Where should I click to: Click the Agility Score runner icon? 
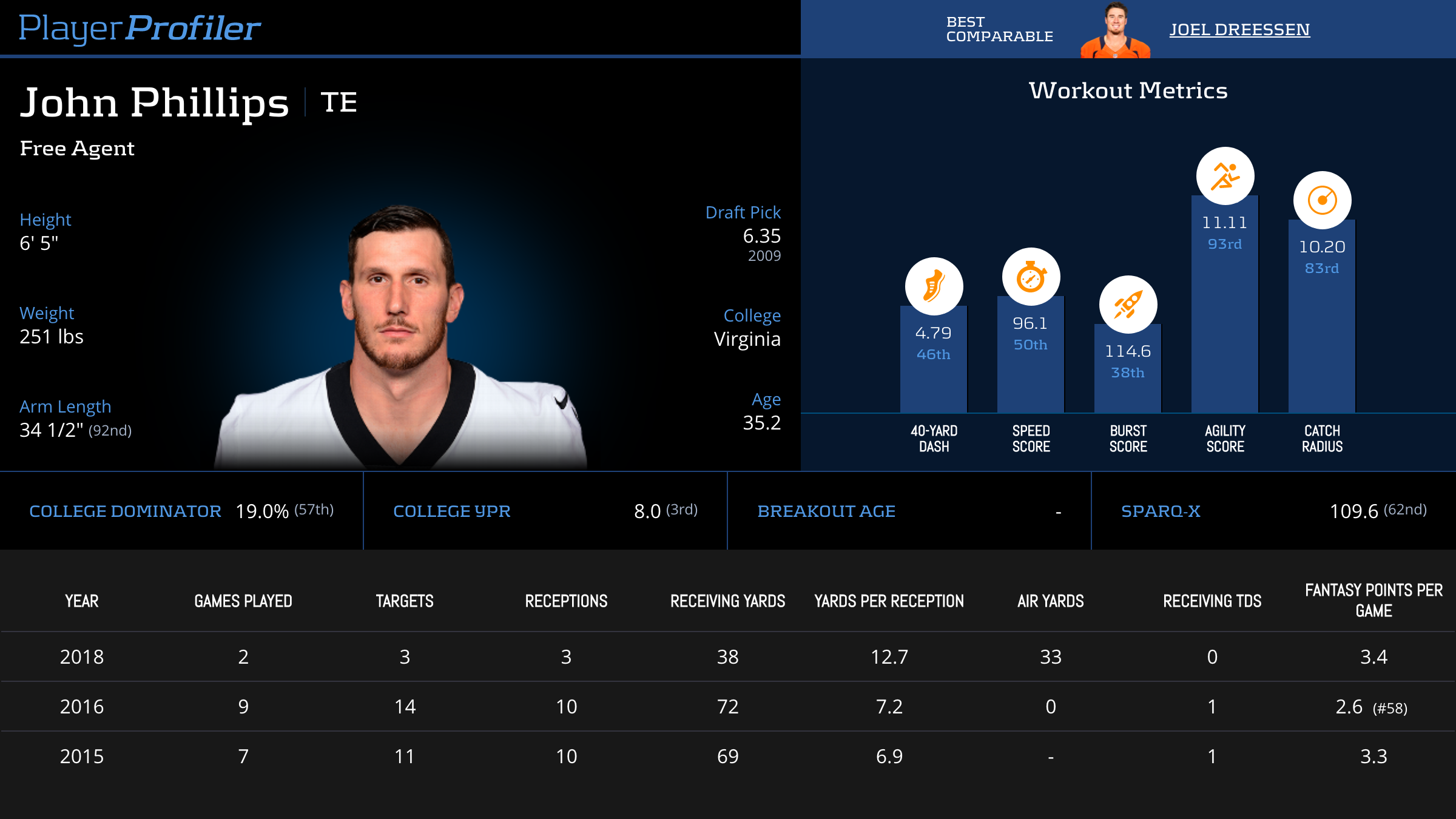(1225, 176)
